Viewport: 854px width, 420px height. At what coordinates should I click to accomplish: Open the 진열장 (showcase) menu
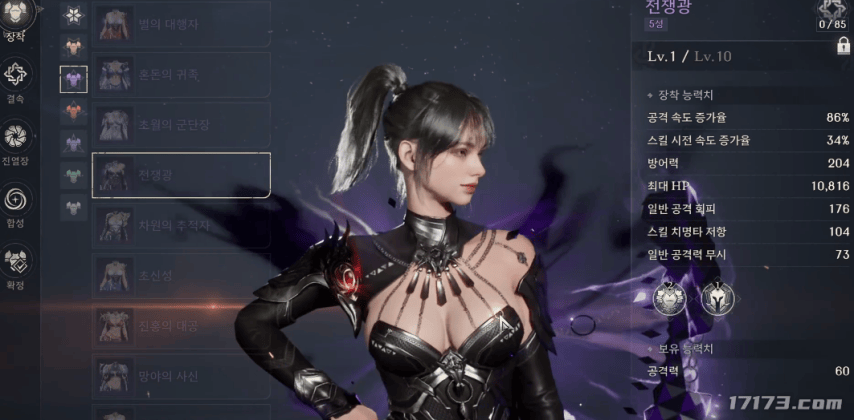[x=17, y=141]
